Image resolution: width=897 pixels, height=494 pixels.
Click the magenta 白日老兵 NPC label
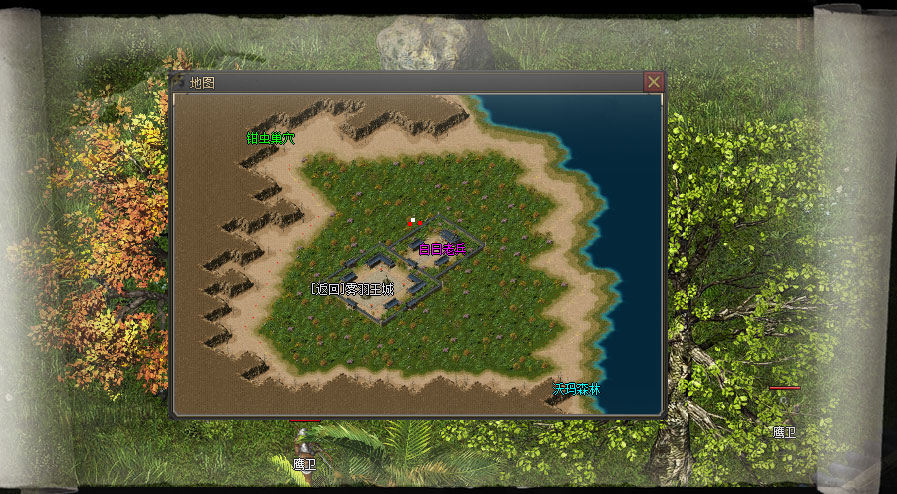click(442, 249)
